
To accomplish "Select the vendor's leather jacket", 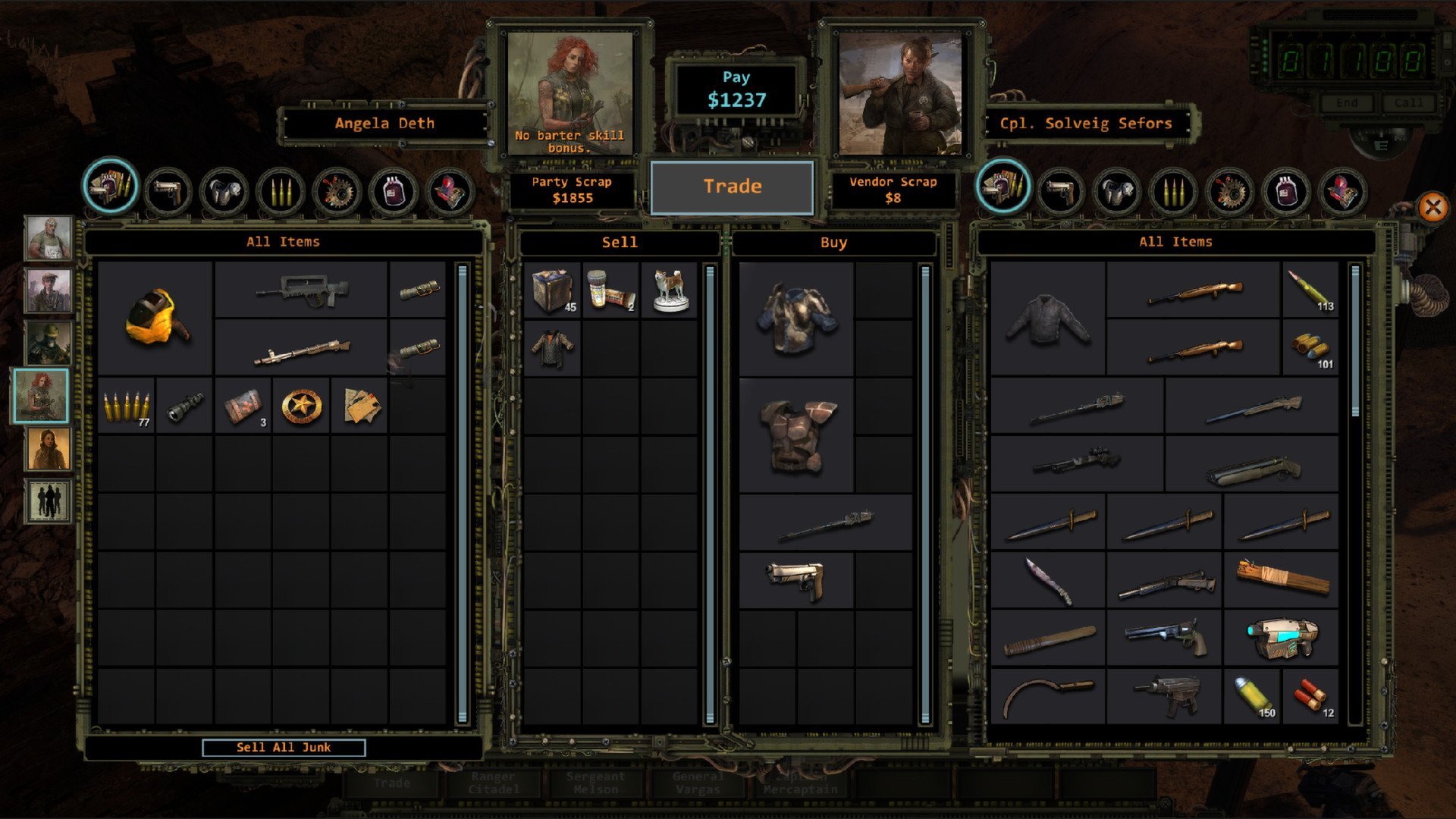I will (x=1047, y=318).
